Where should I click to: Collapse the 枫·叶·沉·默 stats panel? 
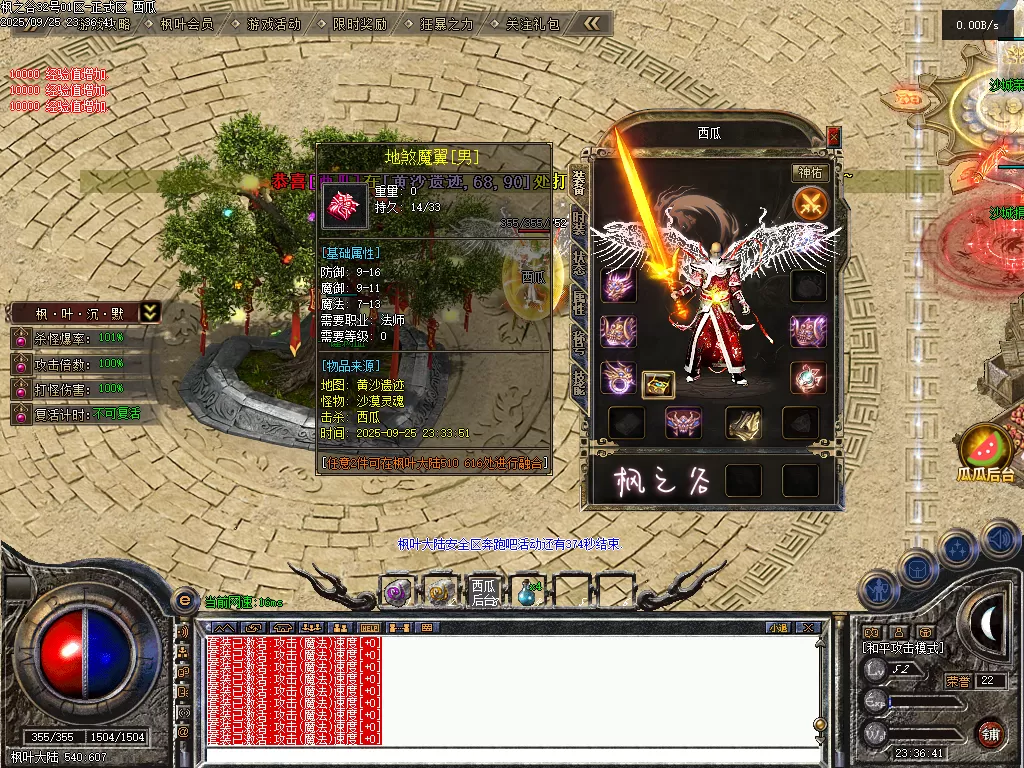click(149, 312)
